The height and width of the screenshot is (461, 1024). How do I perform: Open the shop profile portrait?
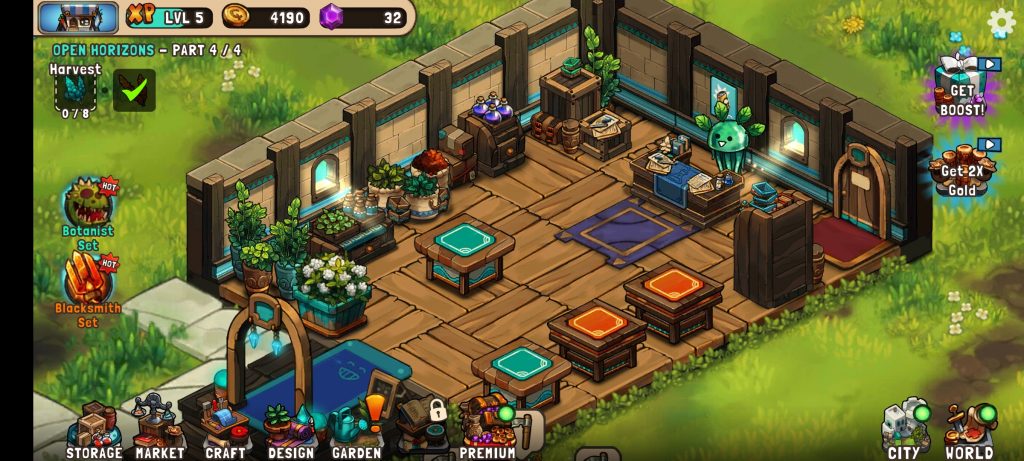pyautogui.click(x=78, y=17)
